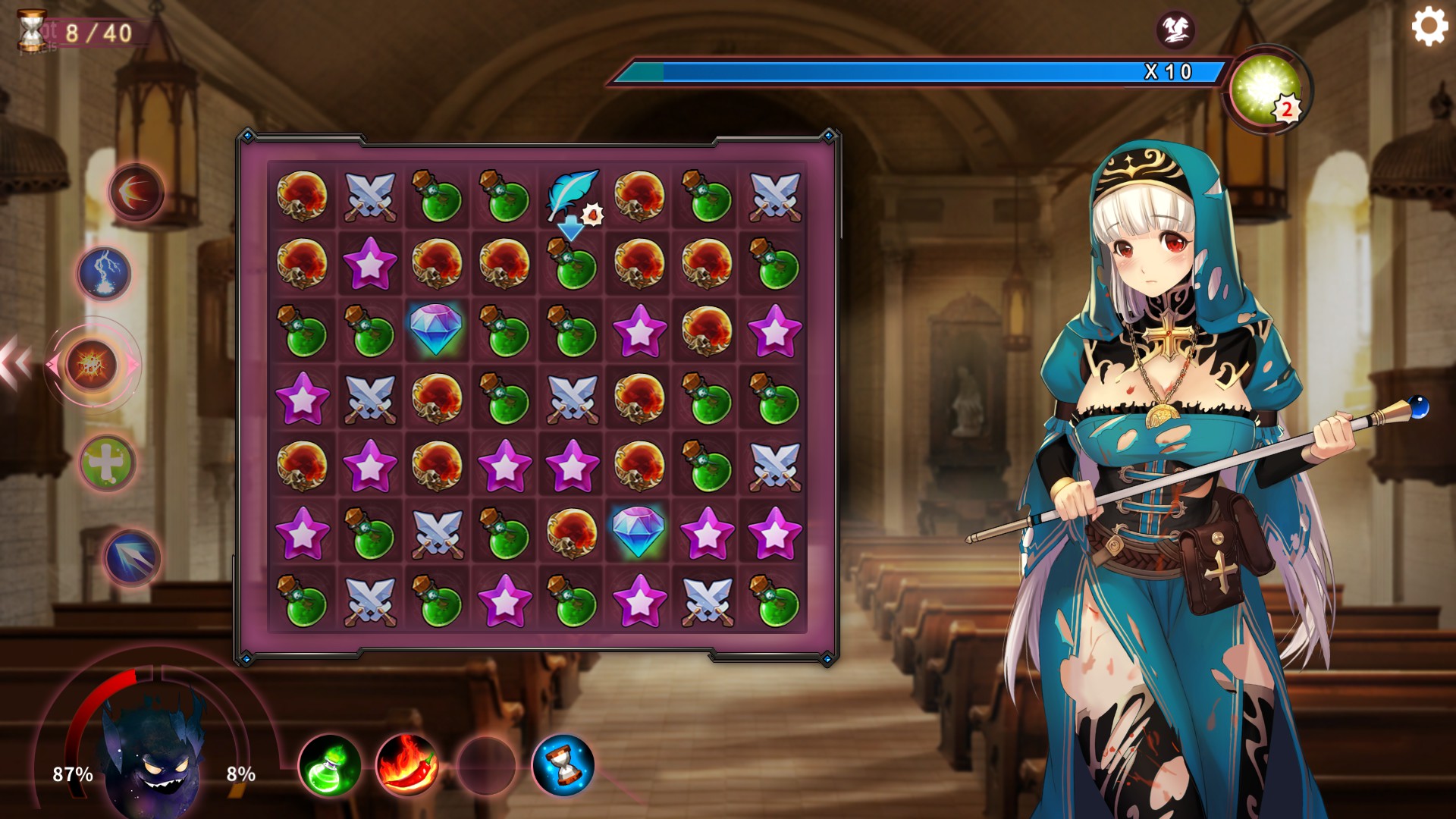Trigger the green burst orb ability
The height and width of the screenshot is (819, 1456).
pos(1265,91)
